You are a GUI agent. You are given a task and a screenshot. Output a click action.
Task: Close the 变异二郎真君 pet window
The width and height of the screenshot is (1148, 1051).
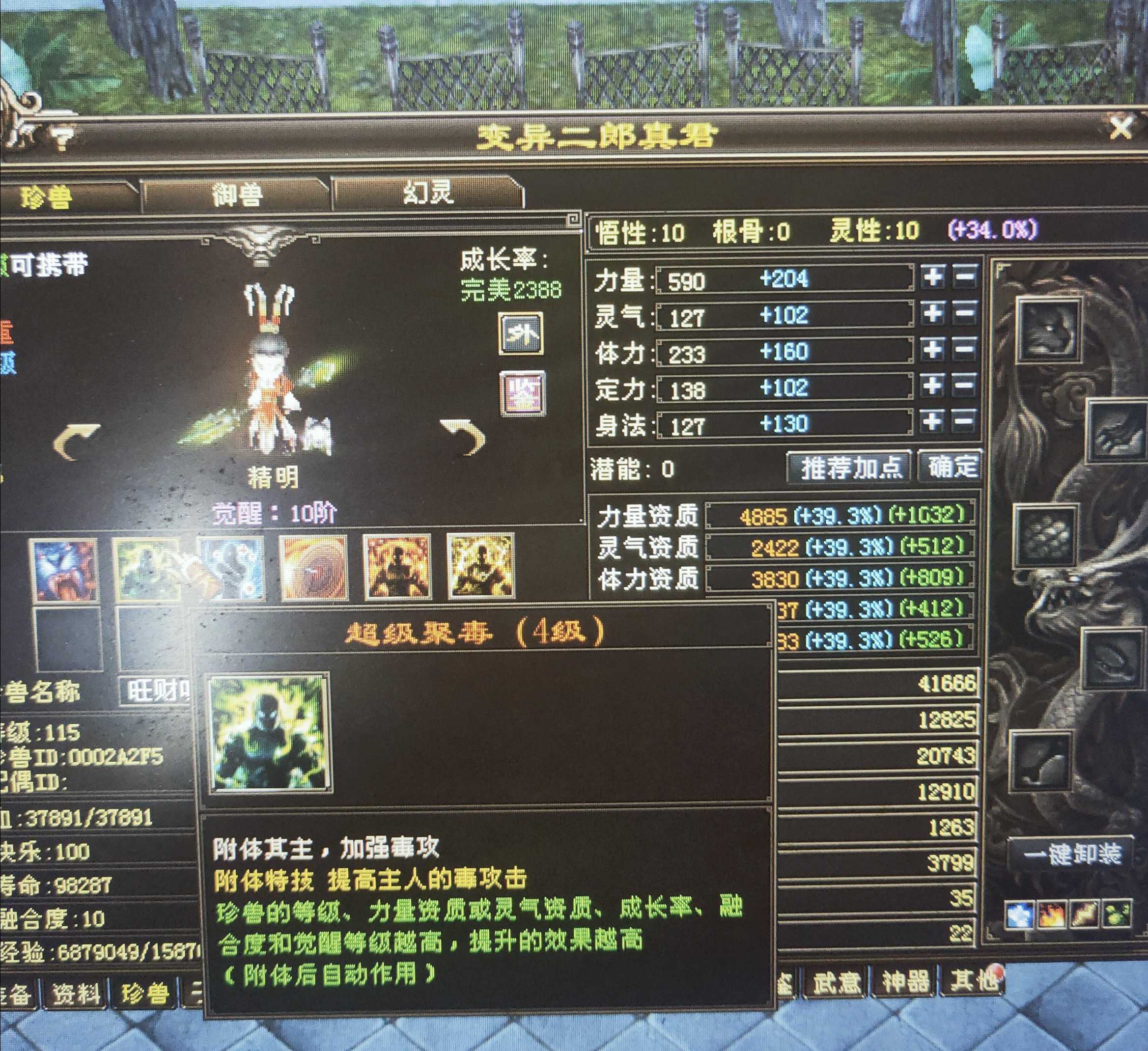[1120, 129]
